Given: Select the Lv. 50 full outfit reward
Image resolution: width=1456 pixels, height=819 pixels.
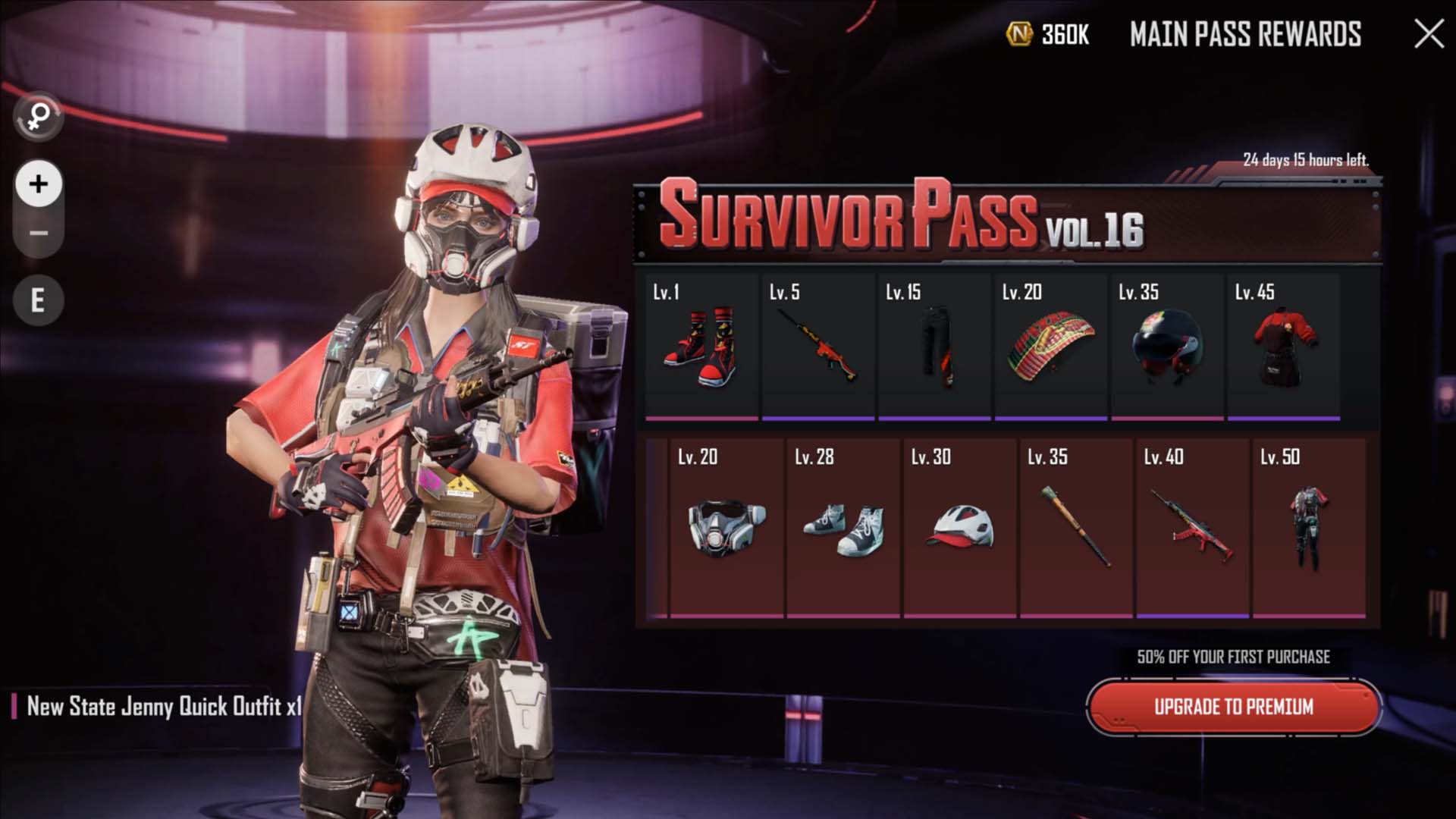Looking at the screenshot, I should coord(1309,527).
